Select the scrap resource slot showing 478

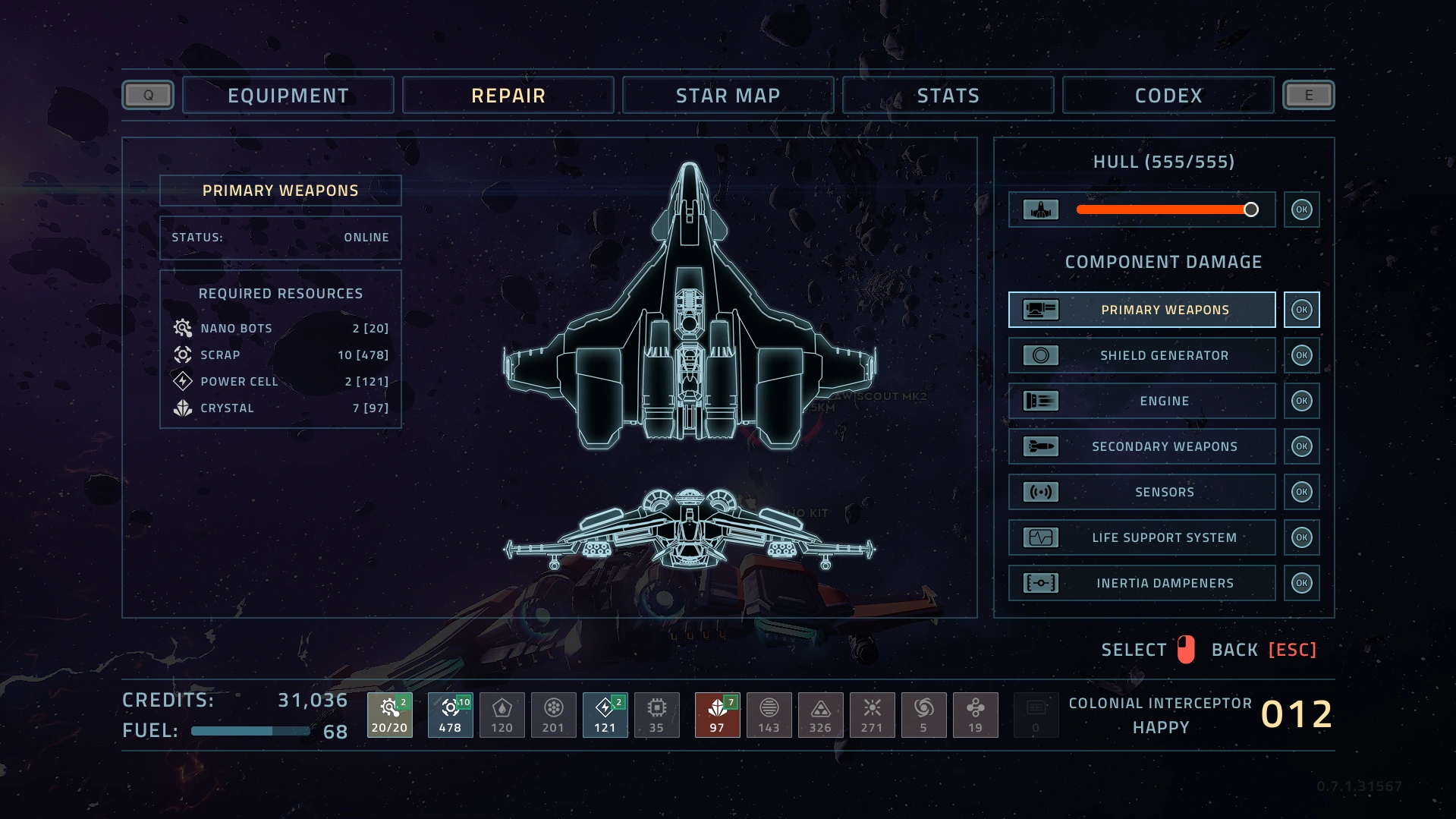[450, 715]
